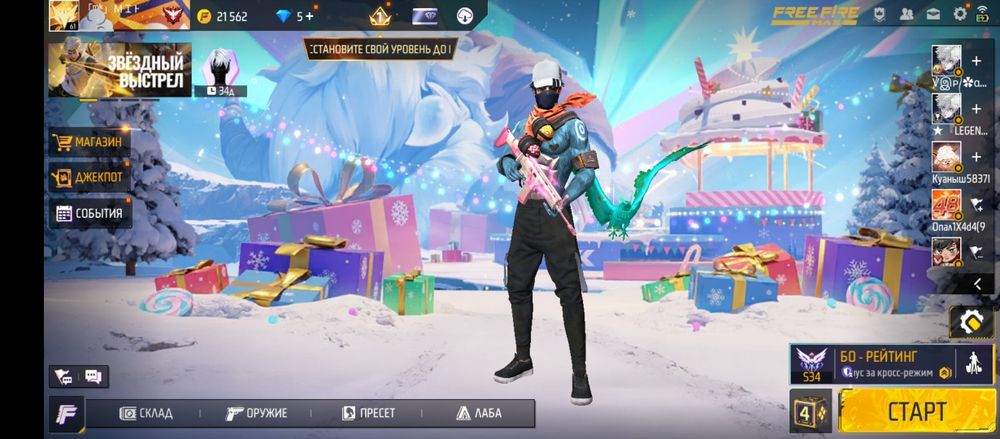Viewport: 1000px width, 439px height.
Task: Go to the Оружие weapons section
Action: pos(256,413)
